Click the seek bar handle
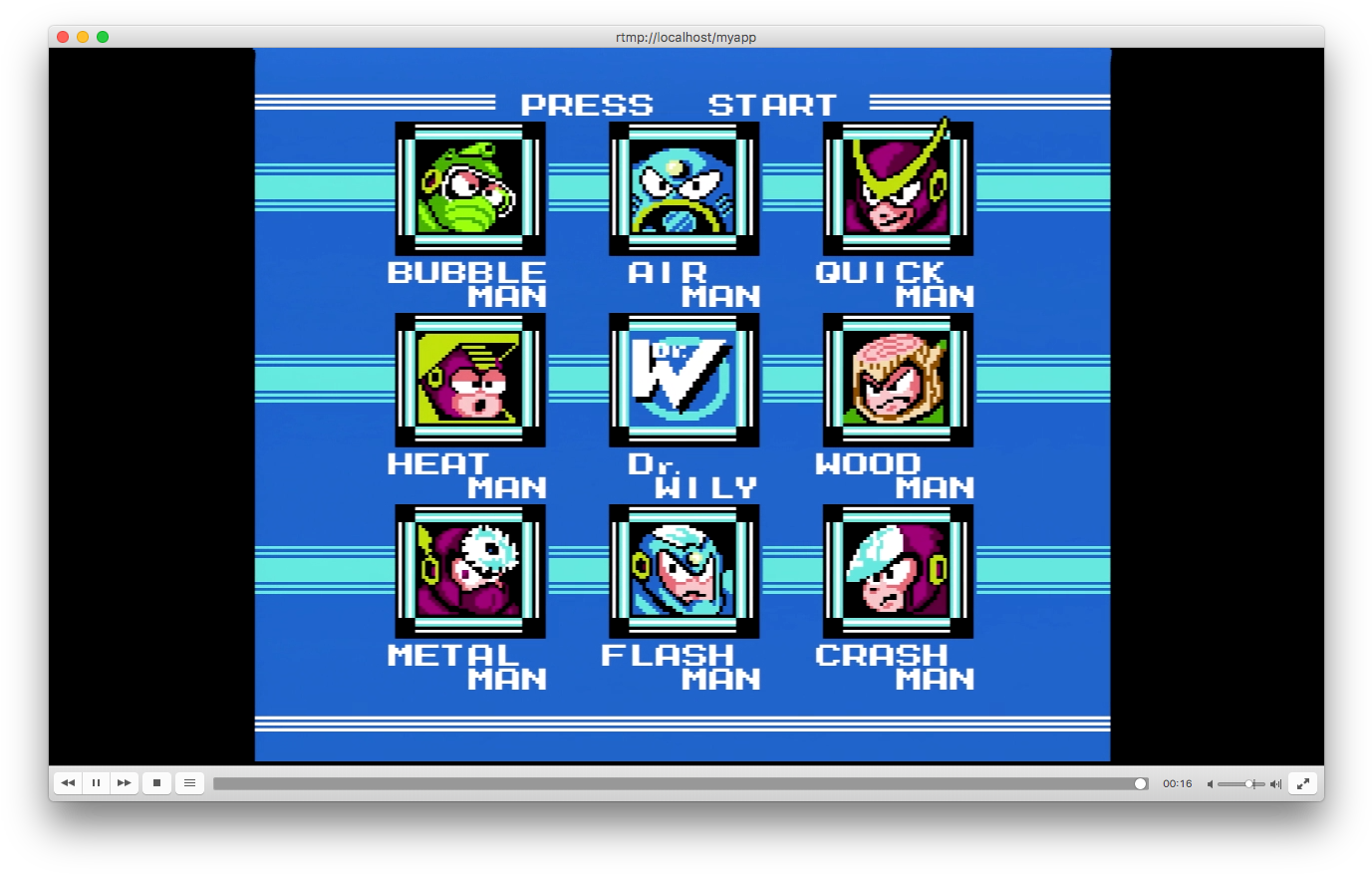 click(x=1139, y=783)
